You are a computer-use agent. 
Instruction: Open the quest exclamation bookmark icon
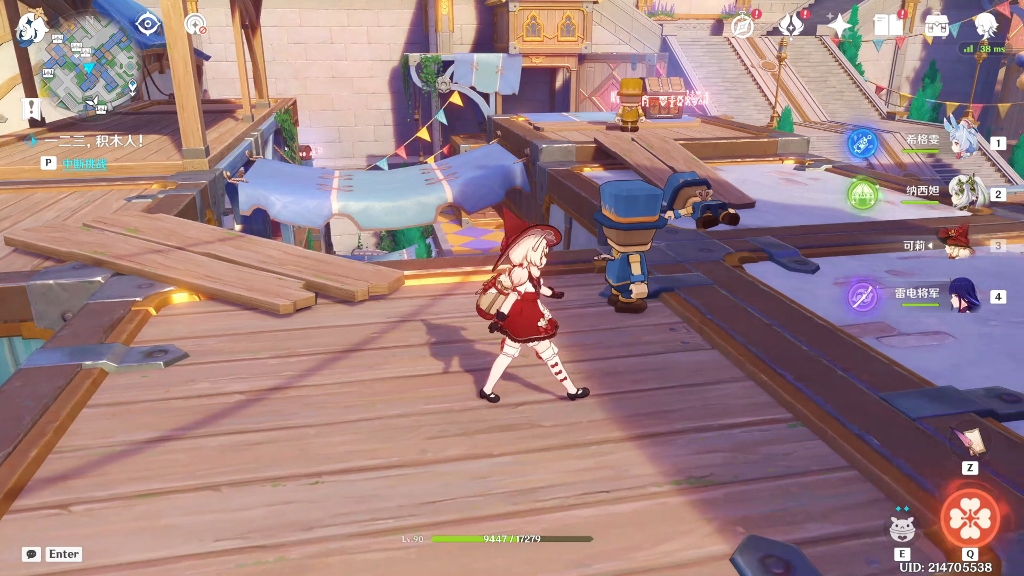[x=32, y=108]
